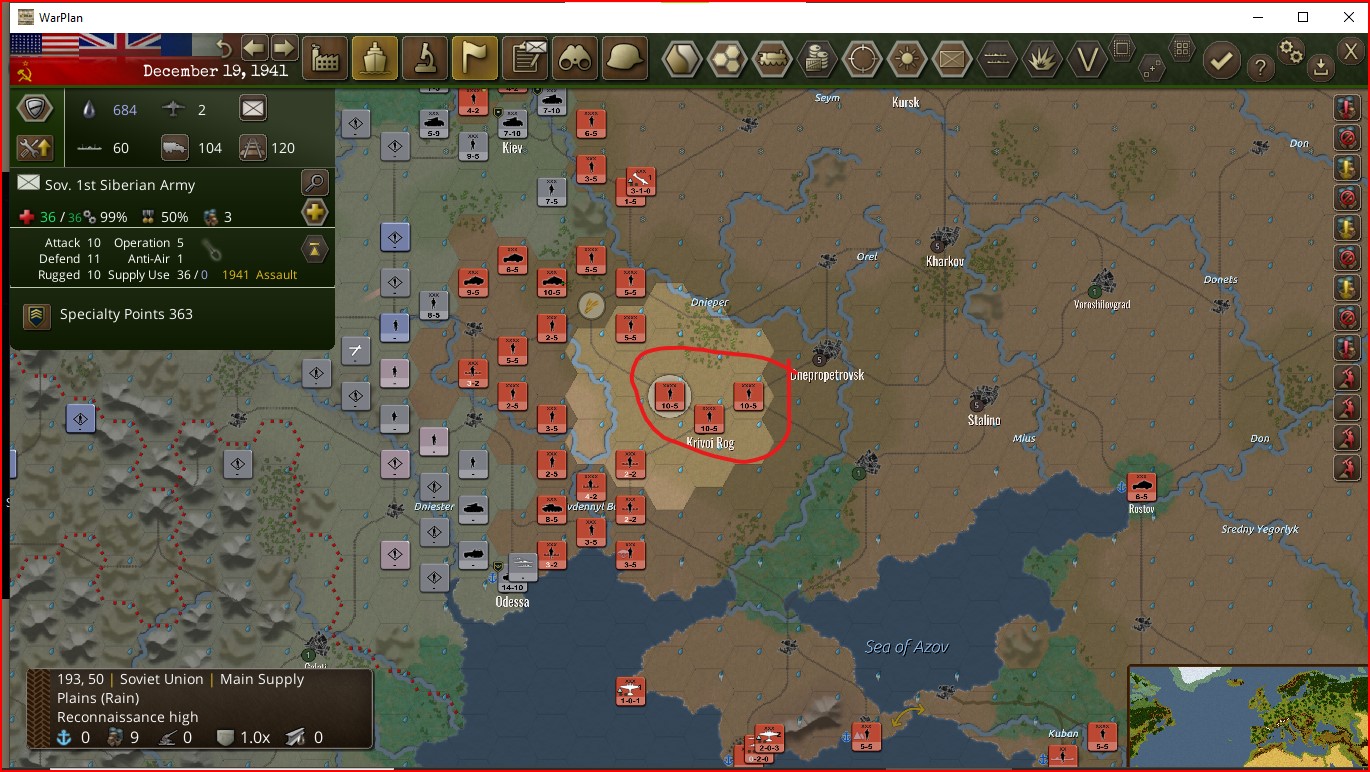Viewport: 1370px width, 772px height.
Task: Locate Sov. 1st Siberian Army with magnifier icon
Action: point(314,182)
